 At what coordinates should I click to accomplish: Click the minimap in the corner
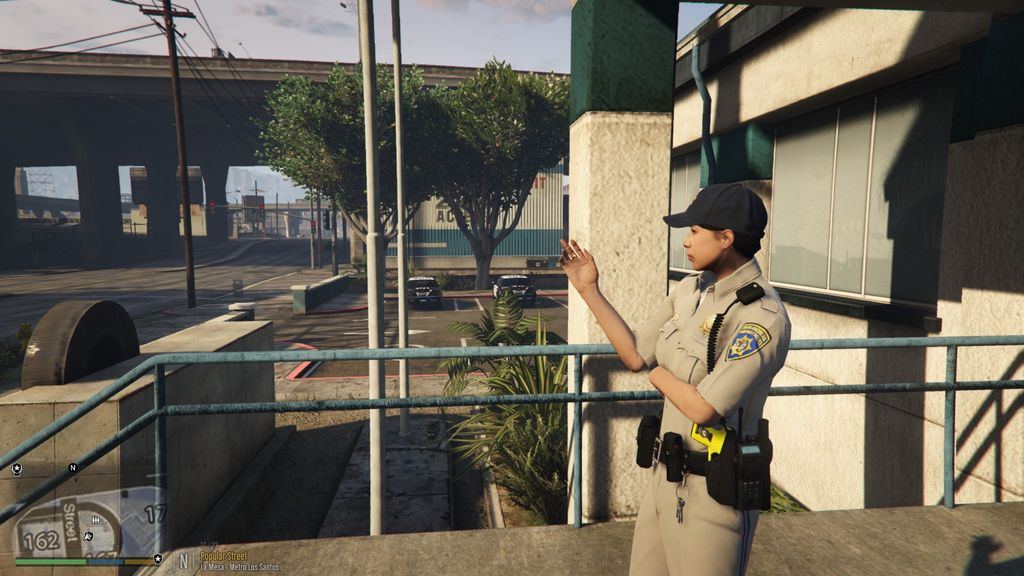[x=85, y=522]
